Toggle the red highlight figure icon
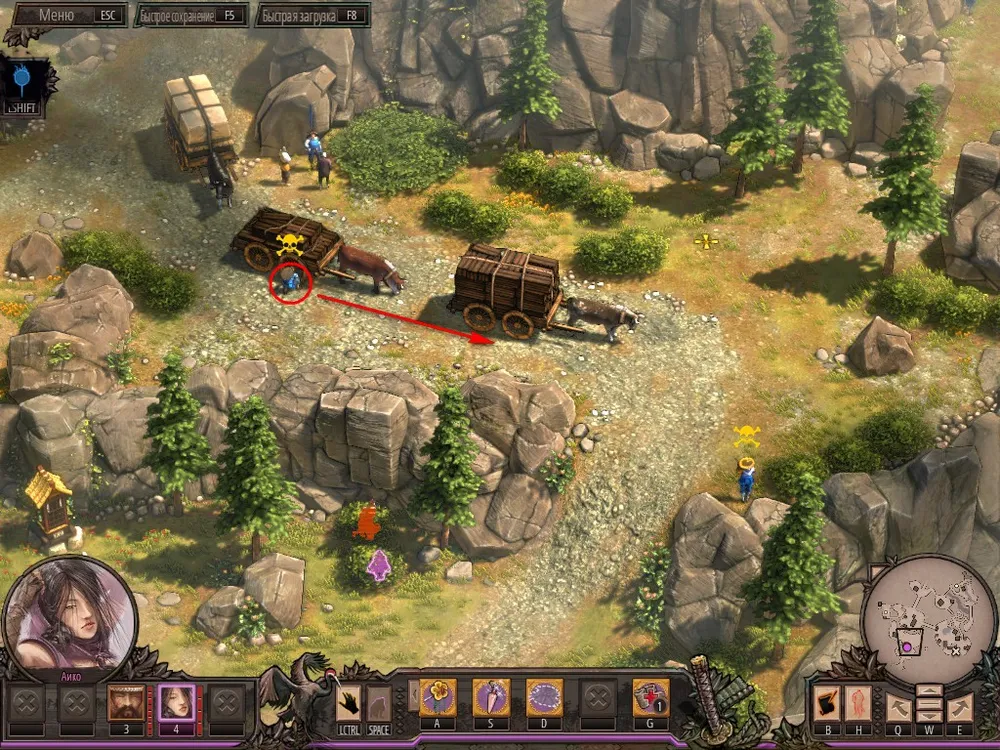1000x750 pixels. point(858,704)
